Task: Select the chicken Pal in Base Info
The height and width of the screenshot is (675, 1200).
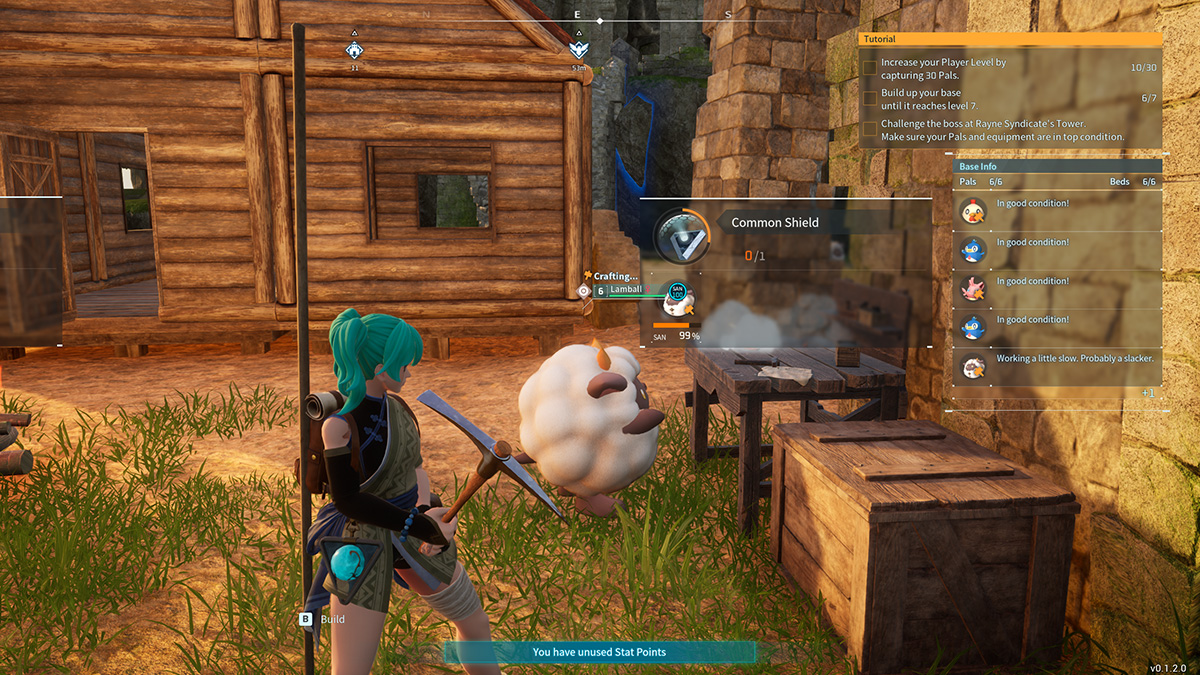Action: pyautogui.click(x=971, y=211)
